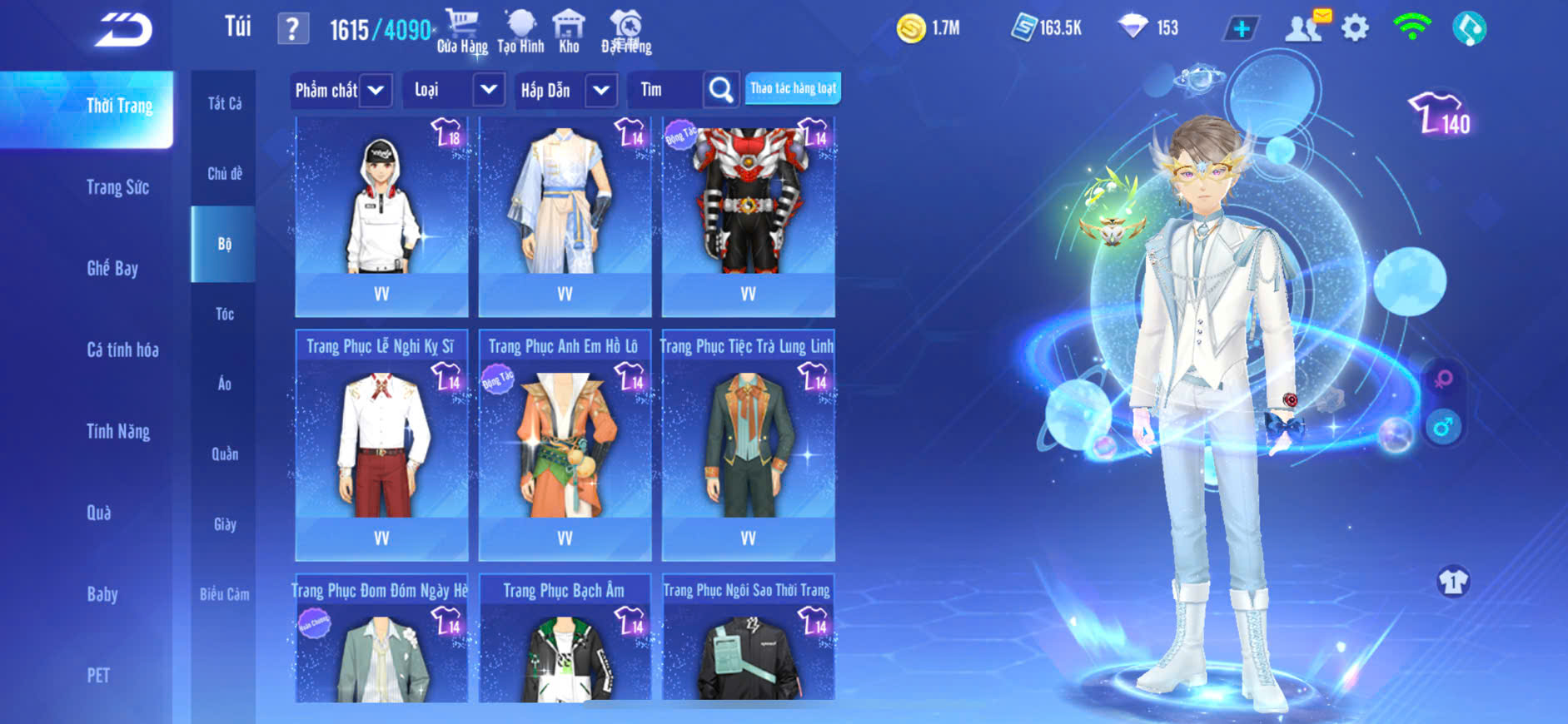Click the magnifying glass search button
This screenshot has width=1568, height=724.
click(720, 90)
